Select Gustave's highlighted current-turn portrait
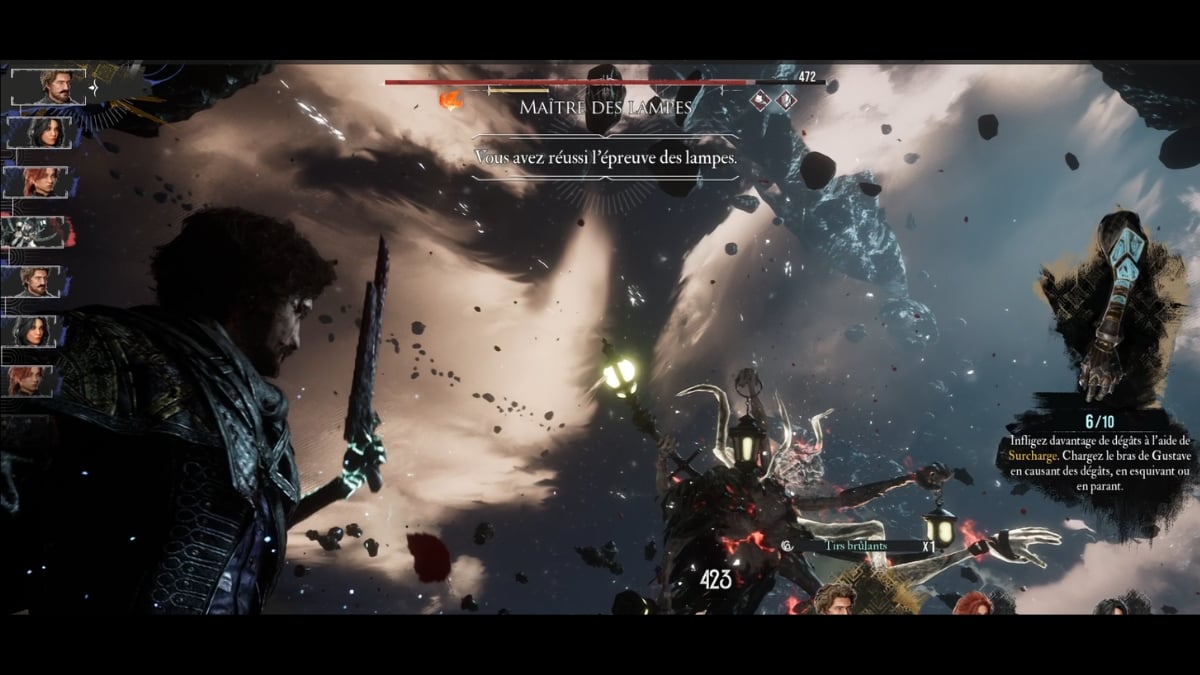This screenshot has height=675, width=1200. [x=48, y=87]
